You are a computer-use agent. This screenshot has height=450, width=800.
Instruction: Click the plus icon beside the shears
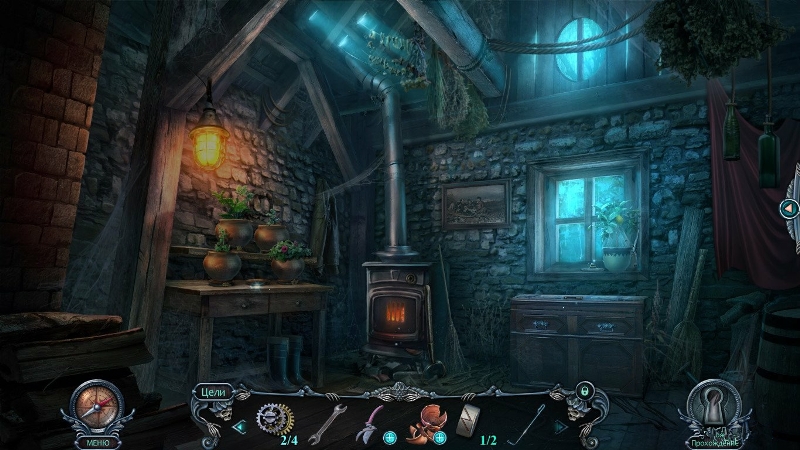pos(389,437)
